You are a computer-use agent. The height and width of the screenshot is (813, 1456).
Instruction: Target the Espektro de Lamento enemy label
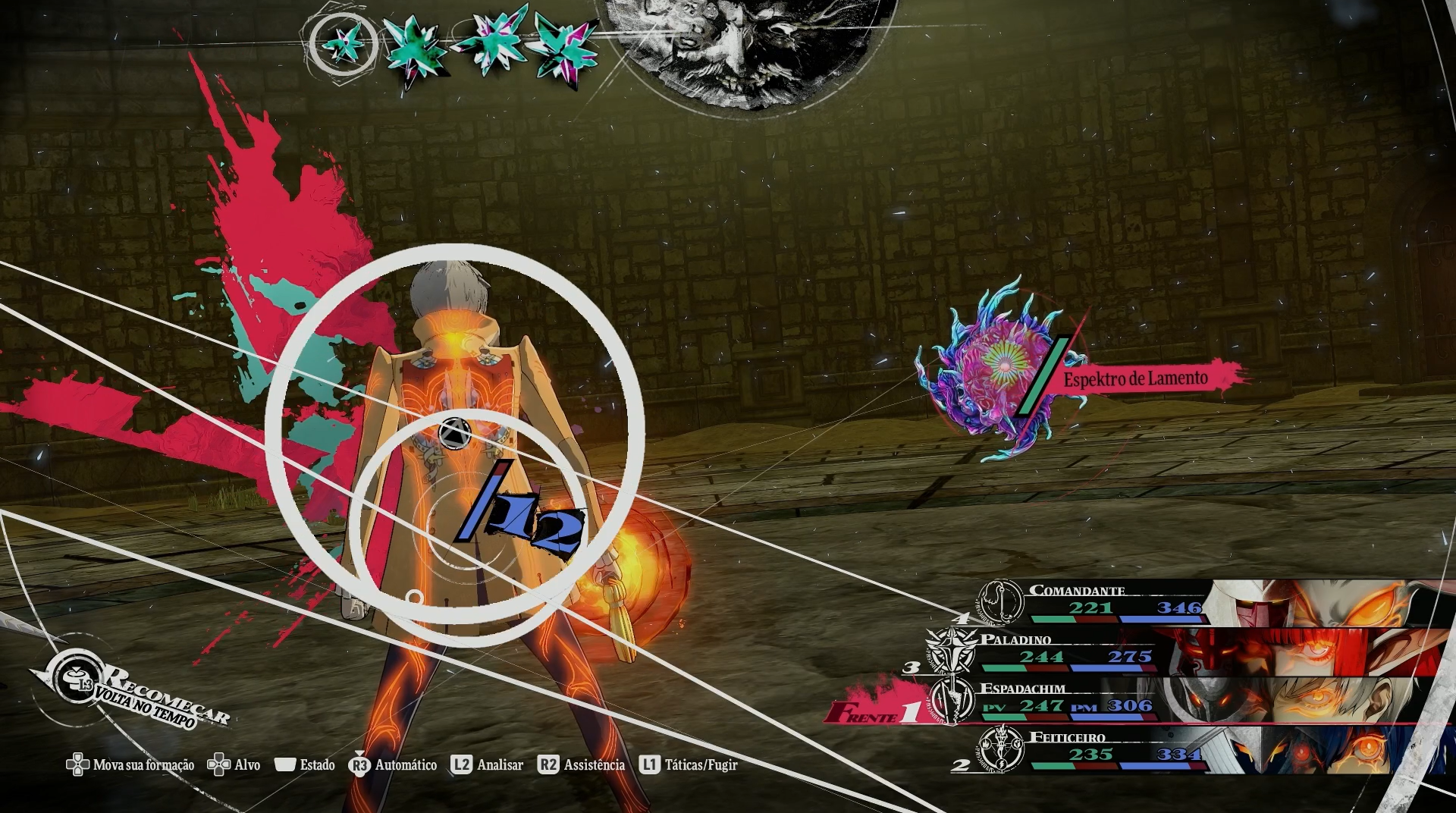tap(1135, 378)
